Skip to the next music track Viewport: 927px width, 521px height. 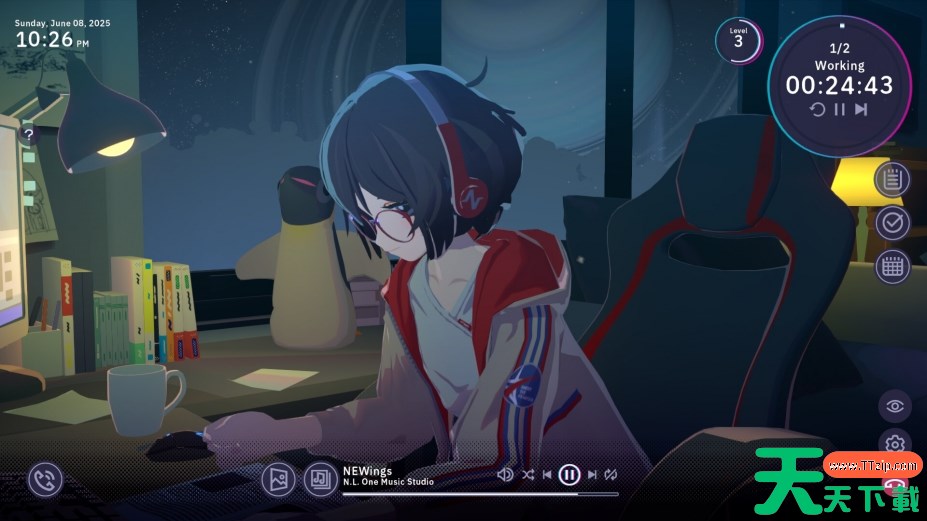pyautogui.click(x=592, y=475)
